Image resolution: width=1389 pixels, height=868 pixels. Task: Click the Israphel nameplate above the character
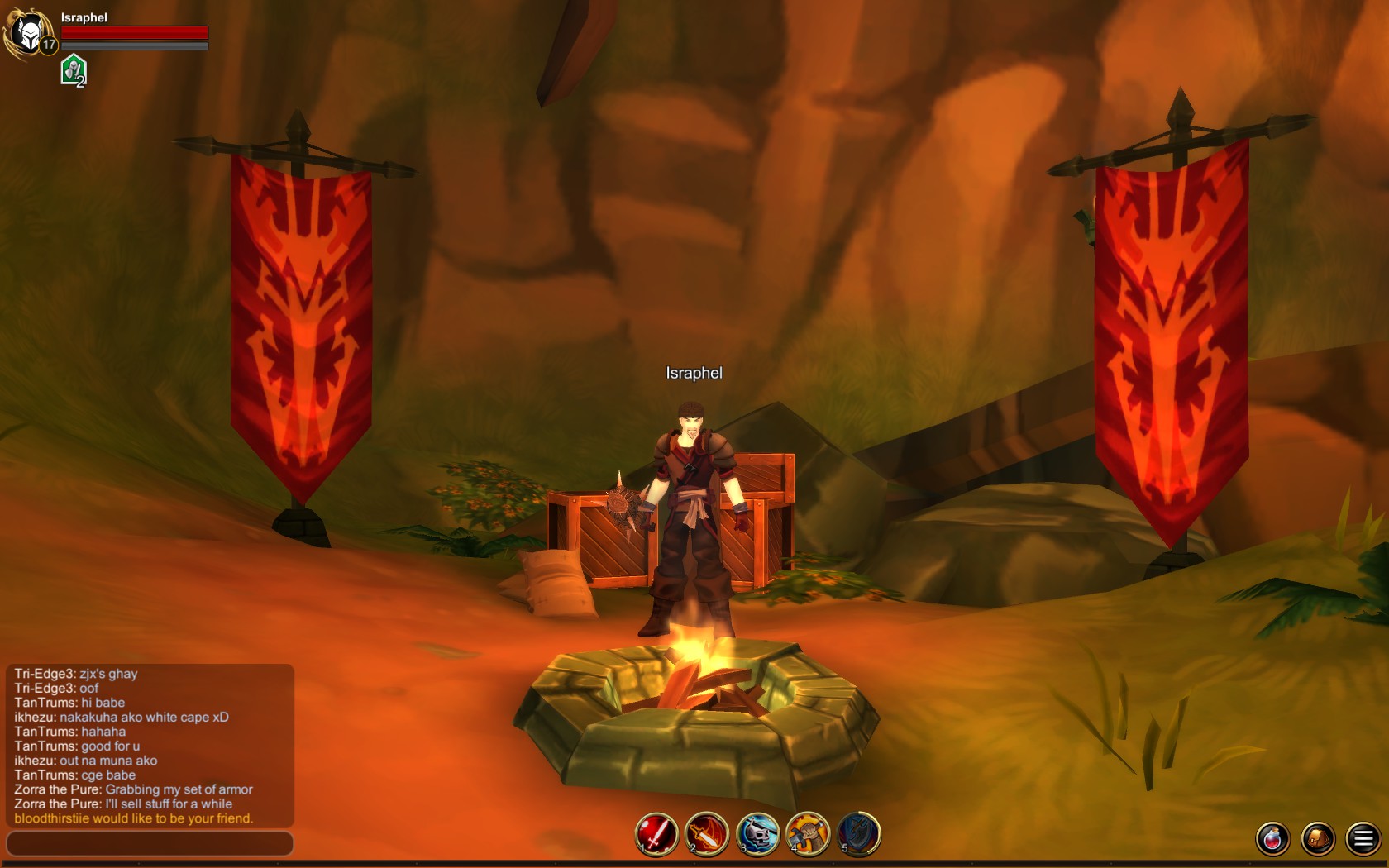pos(693,373)
